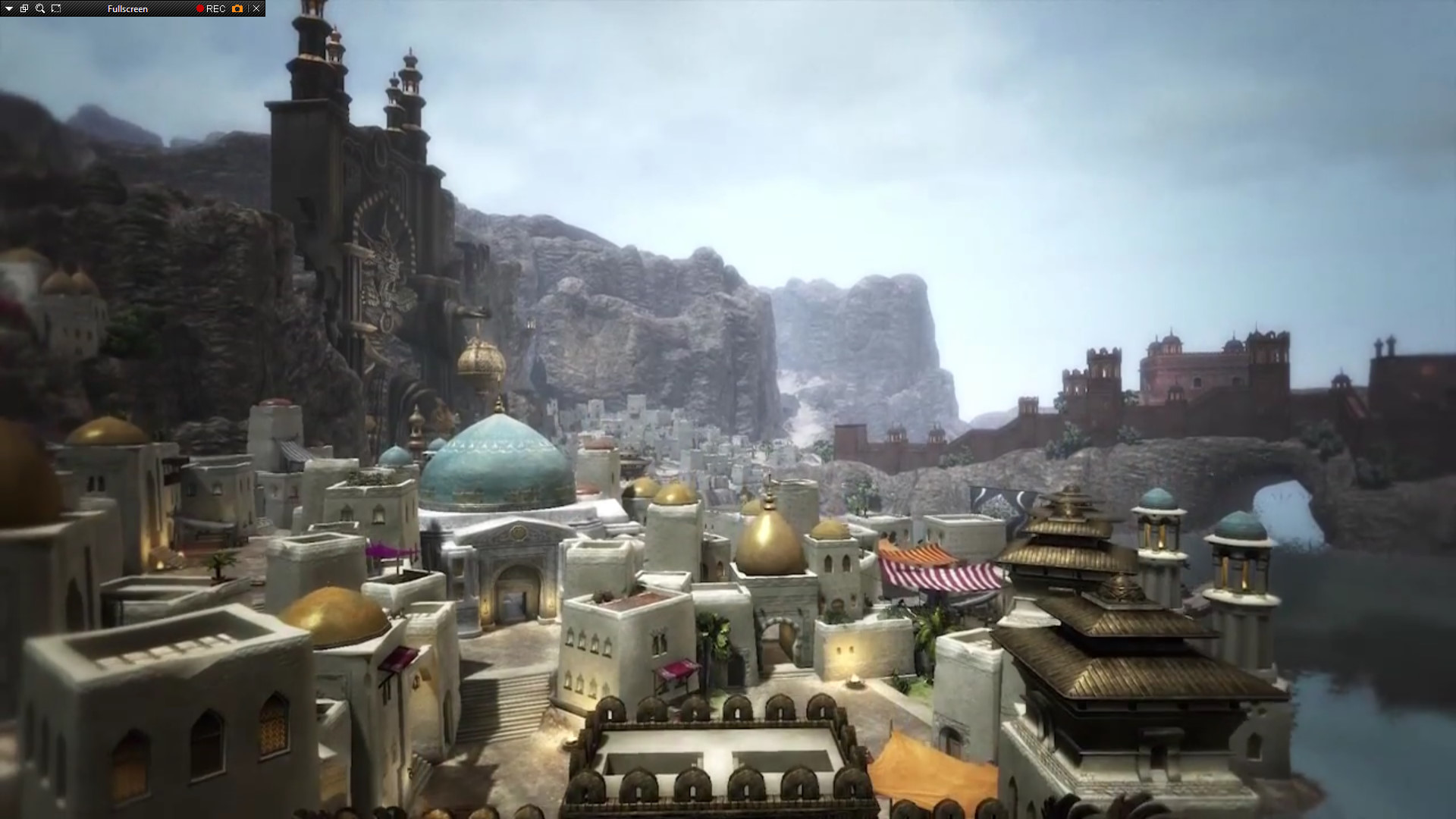Select the region capture icon
Image resolution: width=1456 pixels, height=819 pixels.
56,8
